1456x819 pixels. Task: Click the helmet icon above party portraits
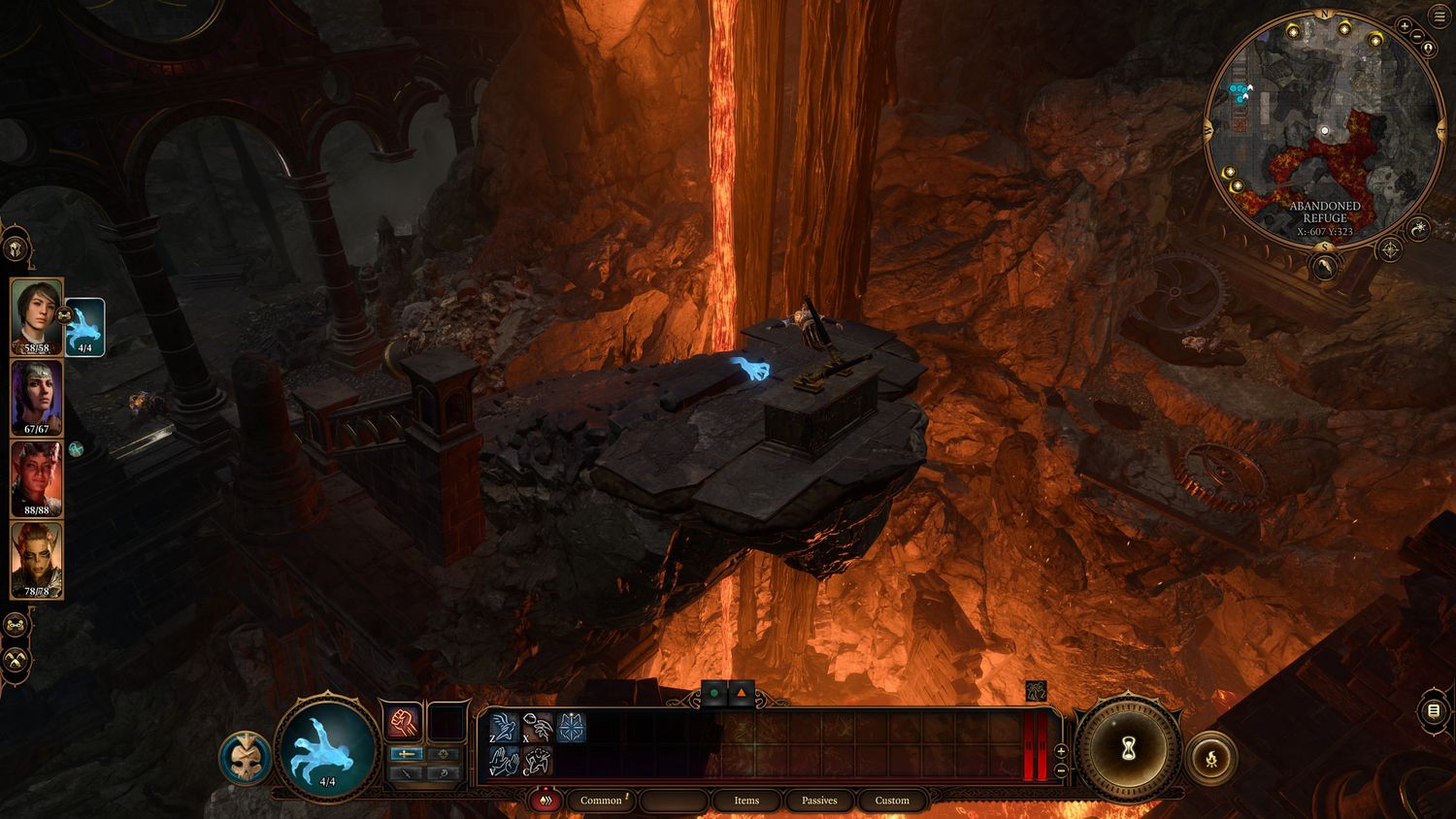[17, 250]
